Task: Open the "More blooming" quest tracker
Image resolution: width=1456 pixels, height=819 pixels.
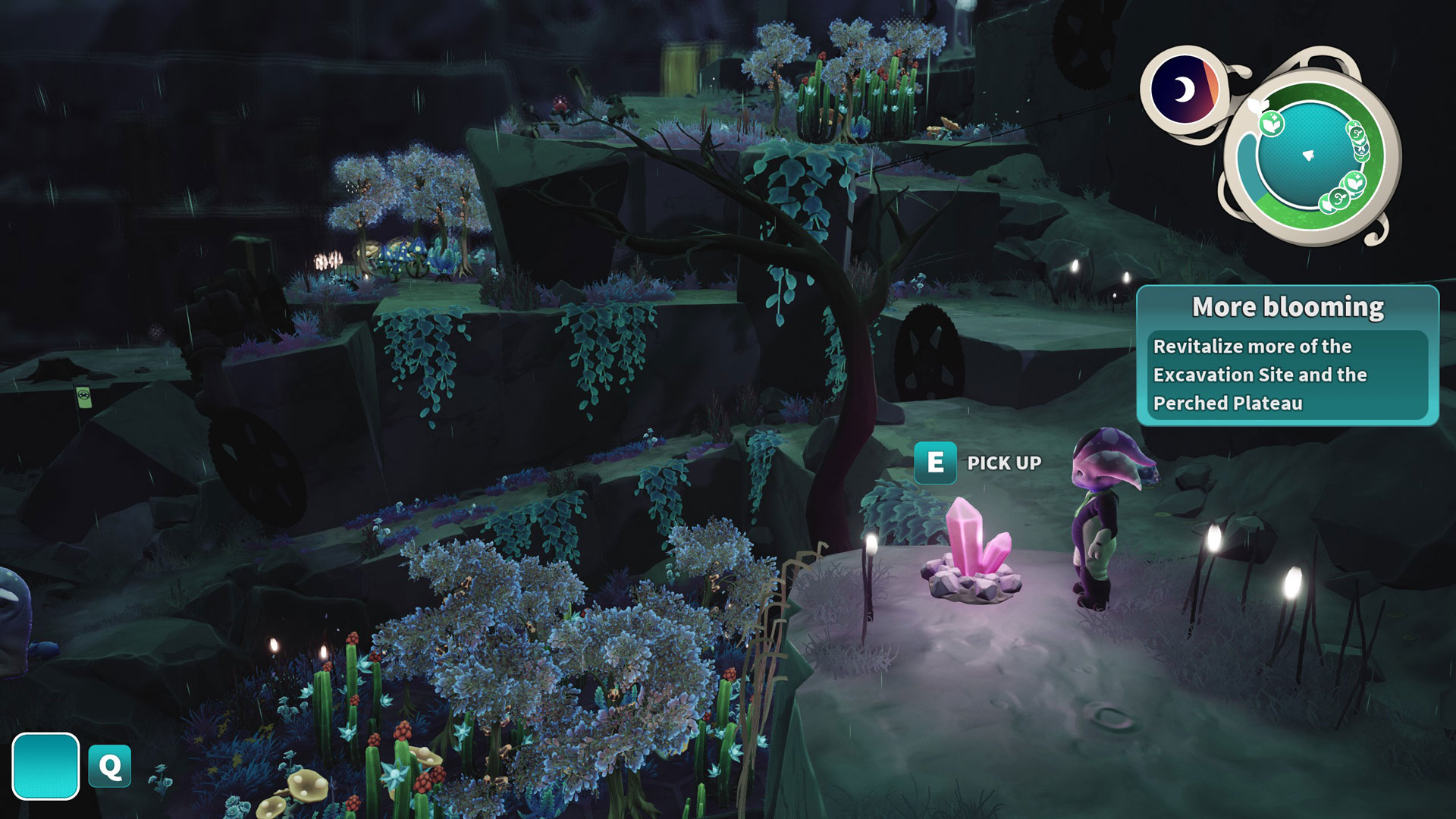Action: (x=1287, y=355)
